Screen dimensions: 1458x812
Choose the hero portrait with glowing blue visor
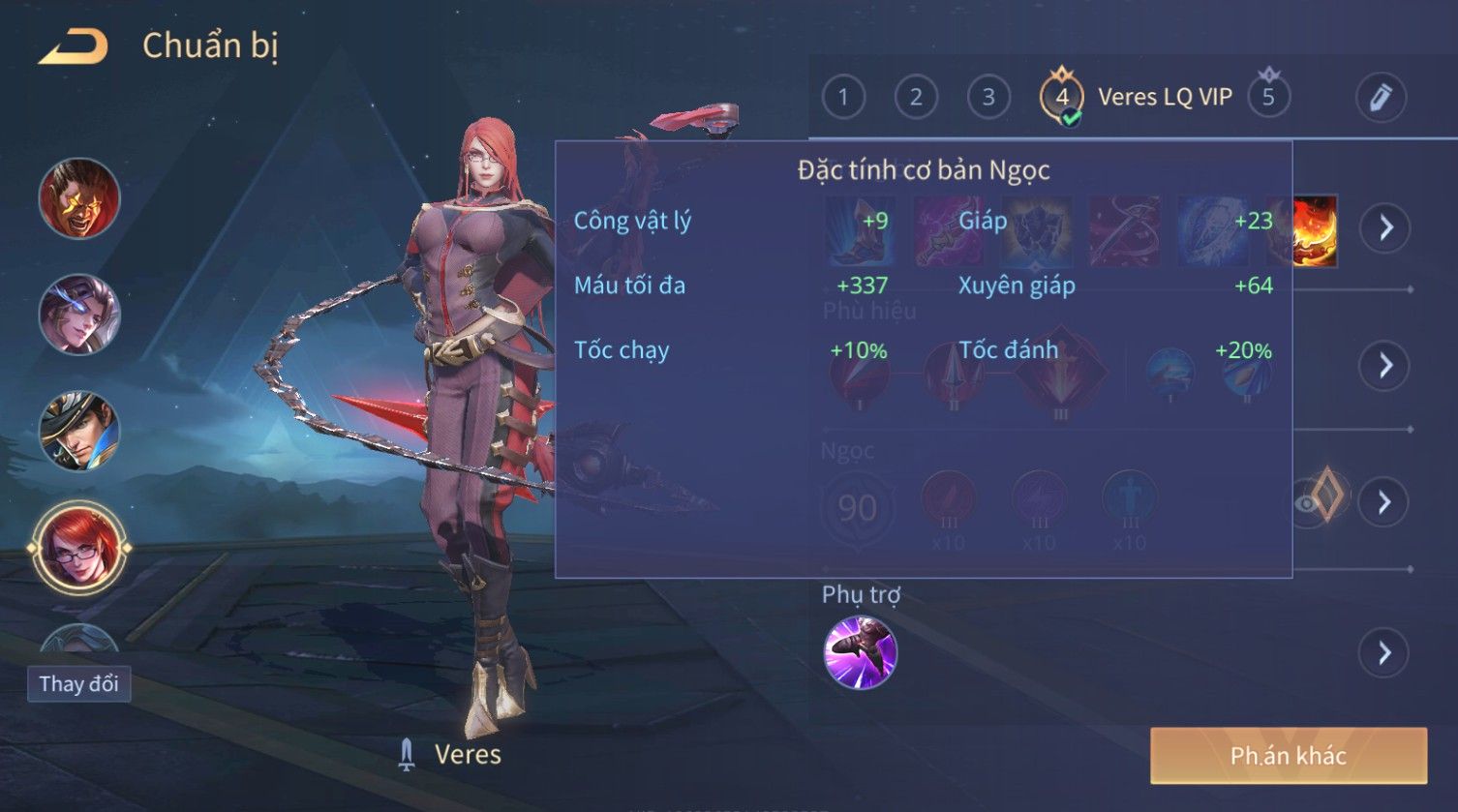(x=79, y=315)
